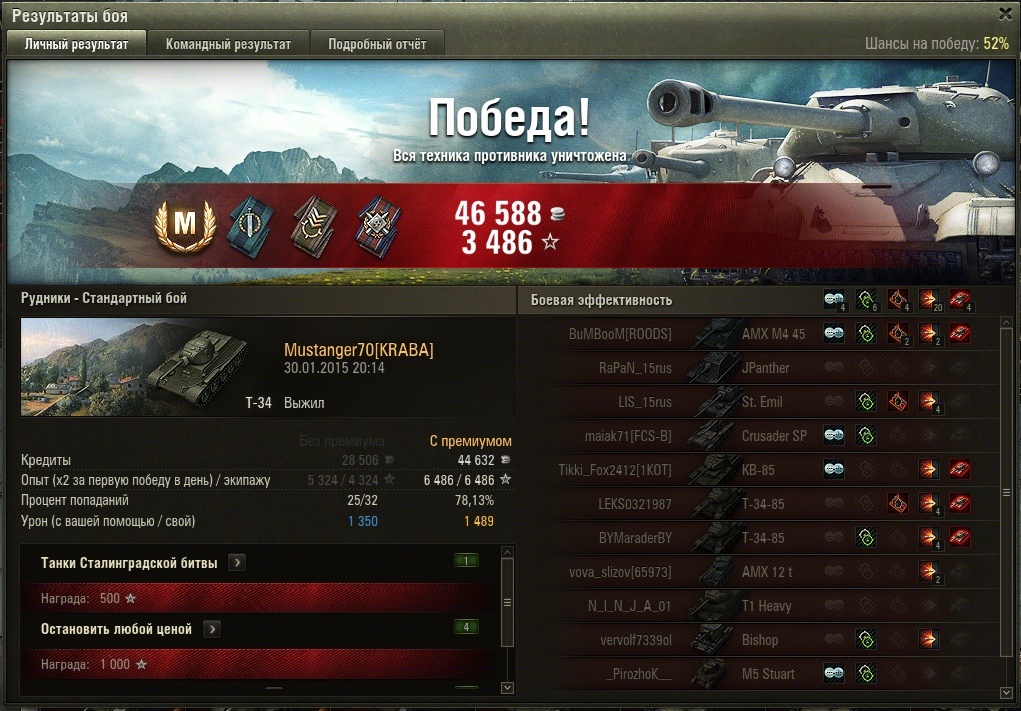The width and height of the screenshot is (1021, 711).
Task: Expand the Остановить любой ценой mission arrow
Action: pos(212,629)
